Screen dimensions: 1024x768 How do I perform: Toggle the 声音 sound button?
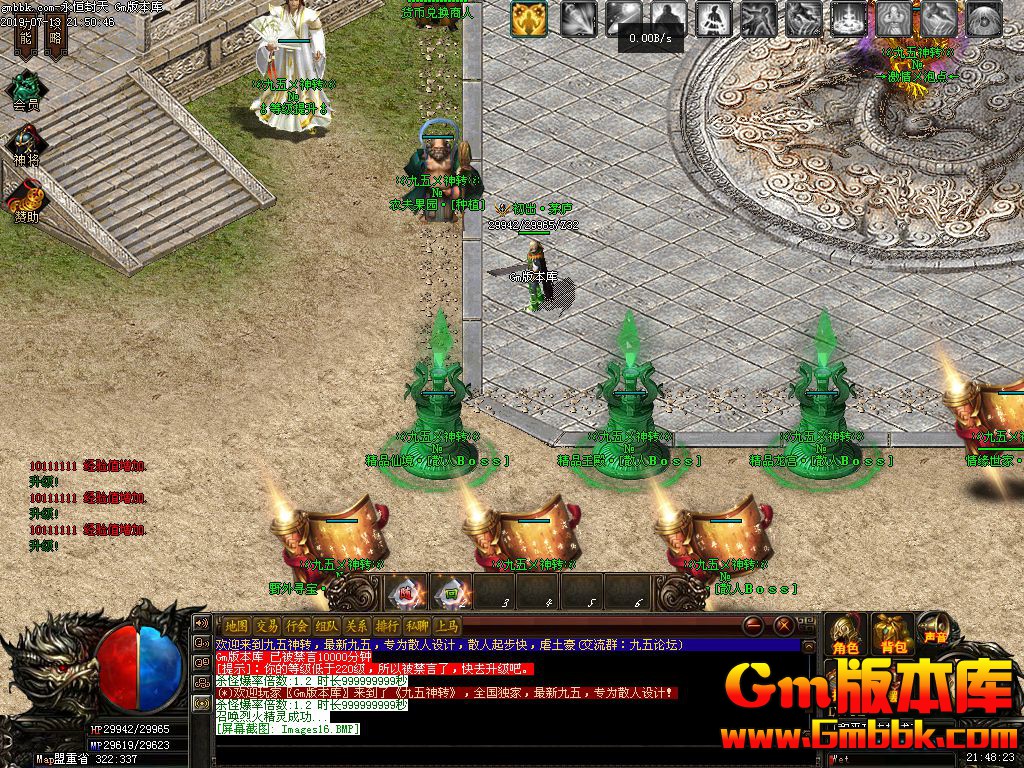click(x=936, y=630)
